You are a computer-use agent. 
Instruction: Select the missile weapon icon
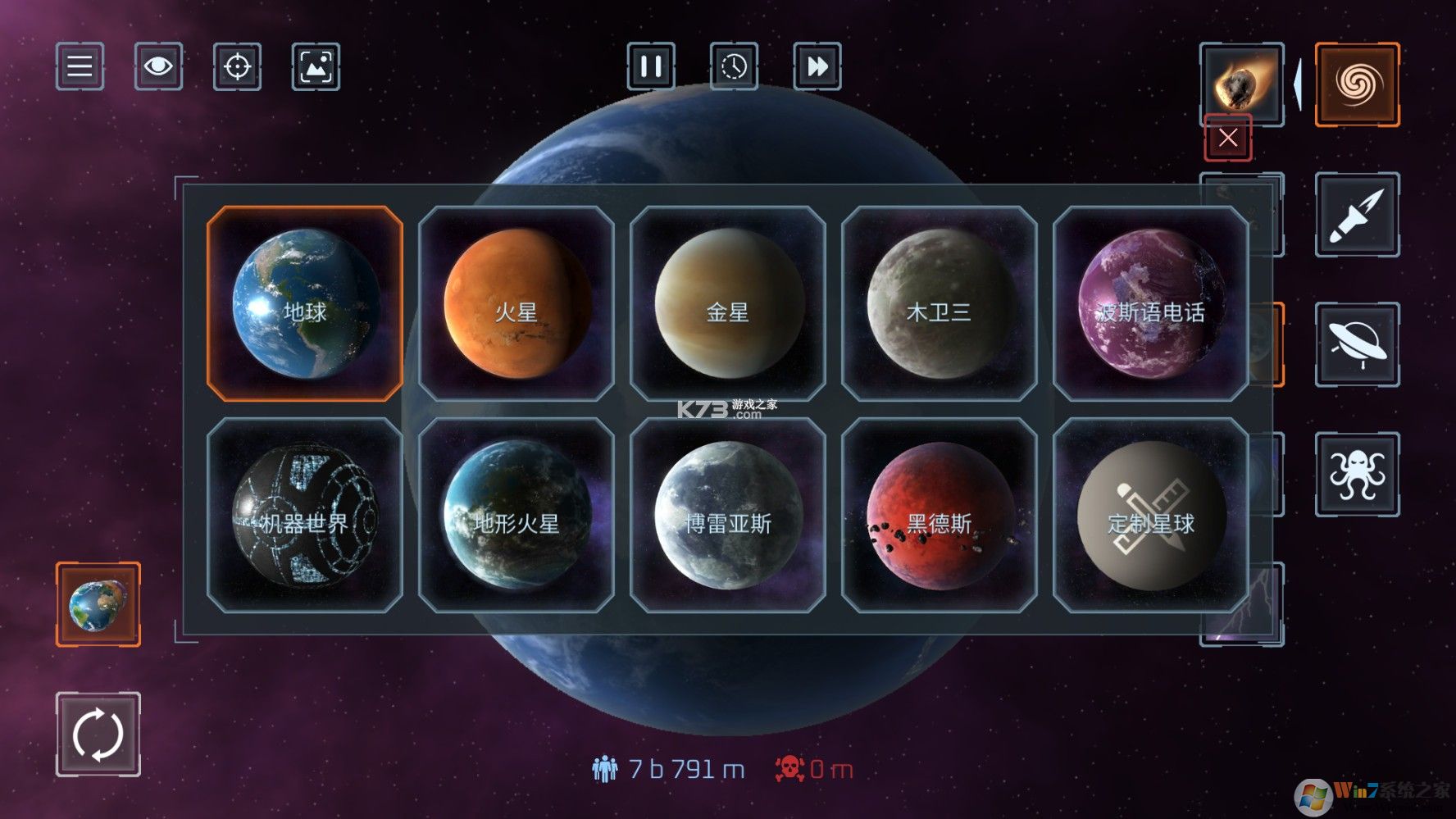click(x=1358, y=213)
